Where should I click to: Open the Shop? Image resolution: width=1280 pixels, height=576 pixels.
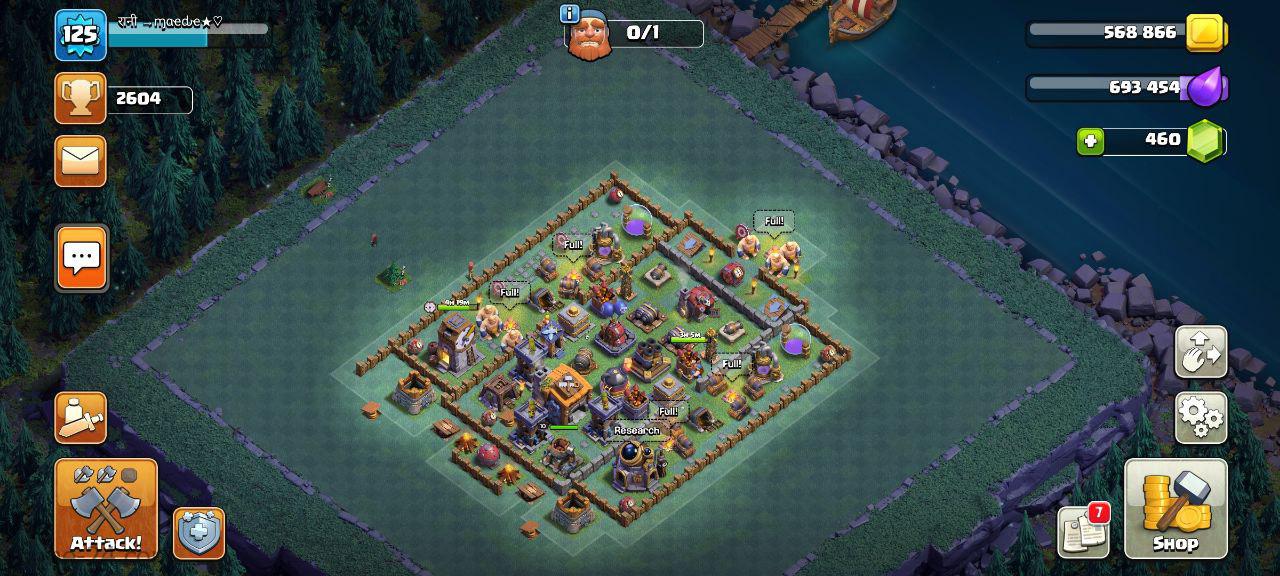(x=1175, y=508)
